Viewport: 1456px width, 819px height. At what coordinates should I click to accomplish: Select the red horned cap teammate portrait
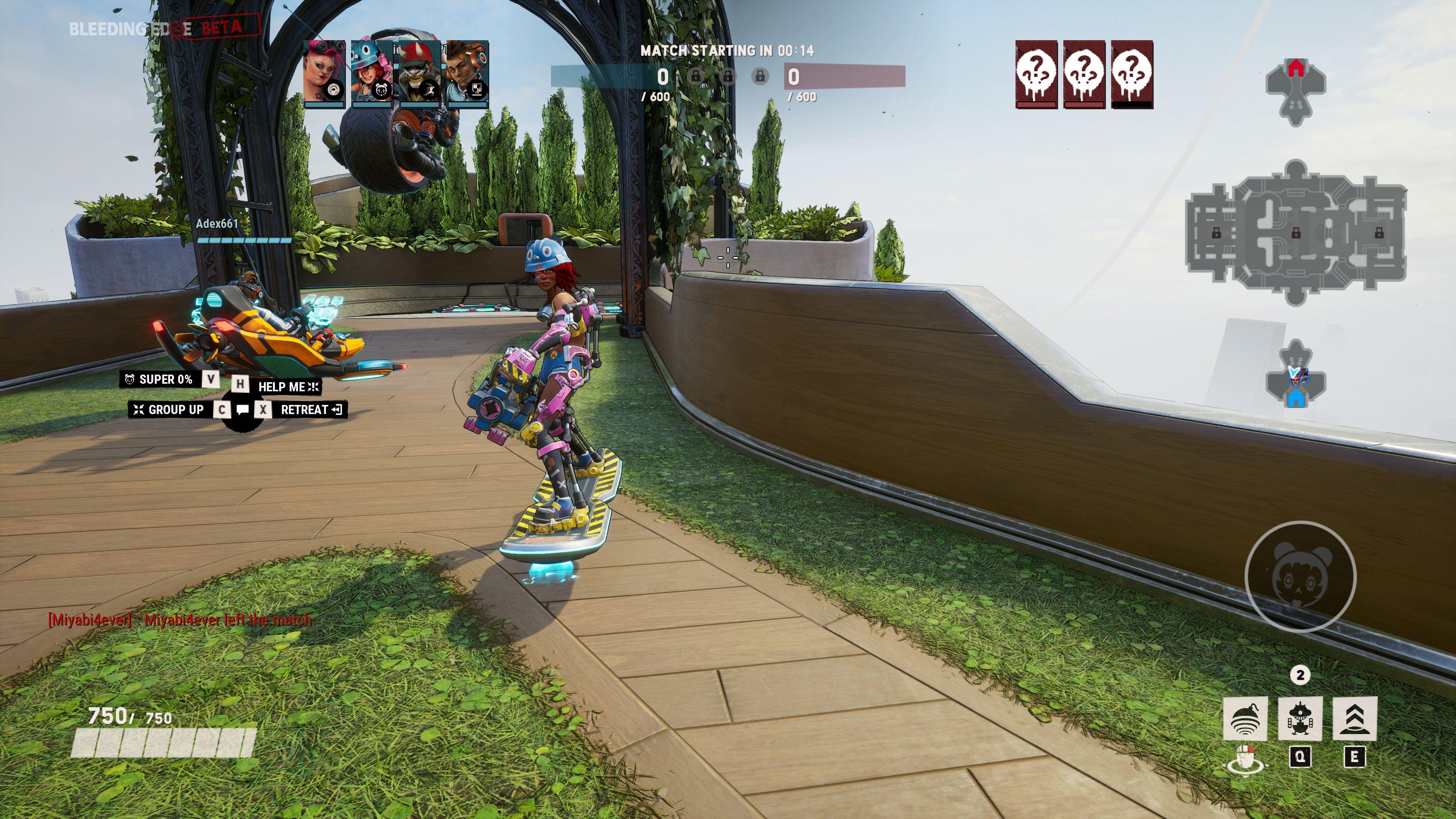(419, 74)
